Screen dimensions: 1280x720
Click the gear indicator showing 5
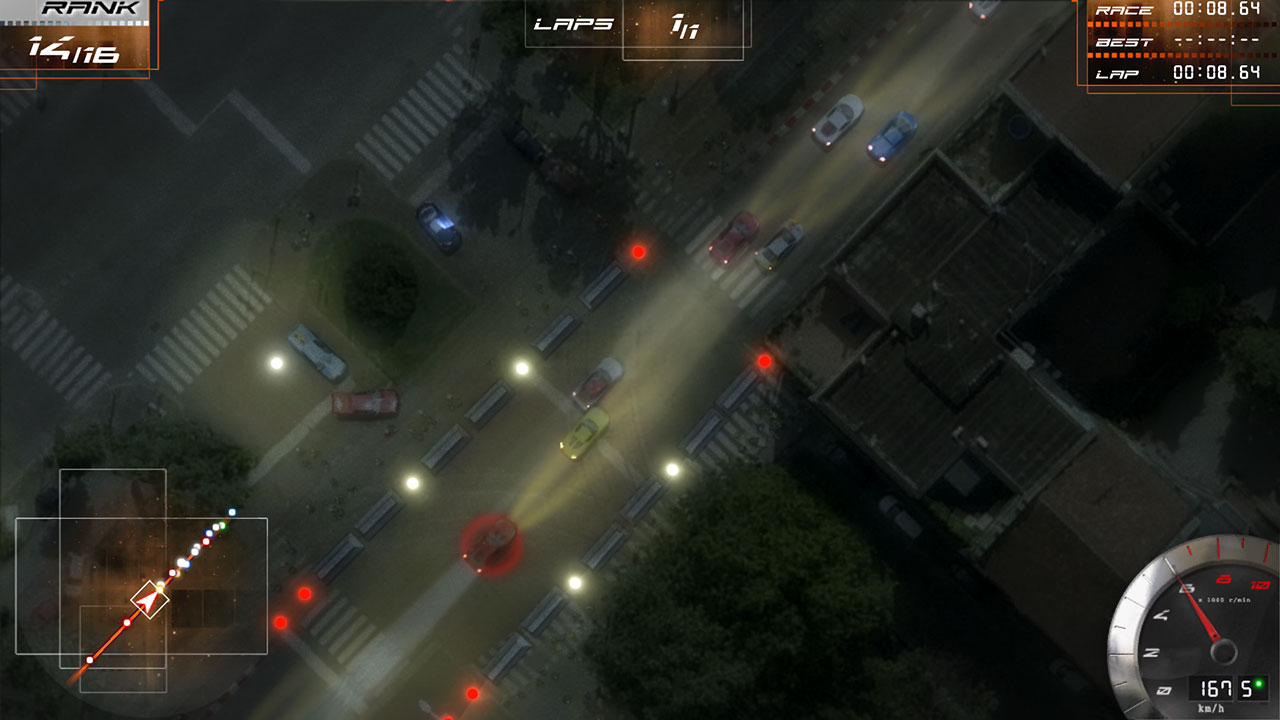pos(1245,686)
